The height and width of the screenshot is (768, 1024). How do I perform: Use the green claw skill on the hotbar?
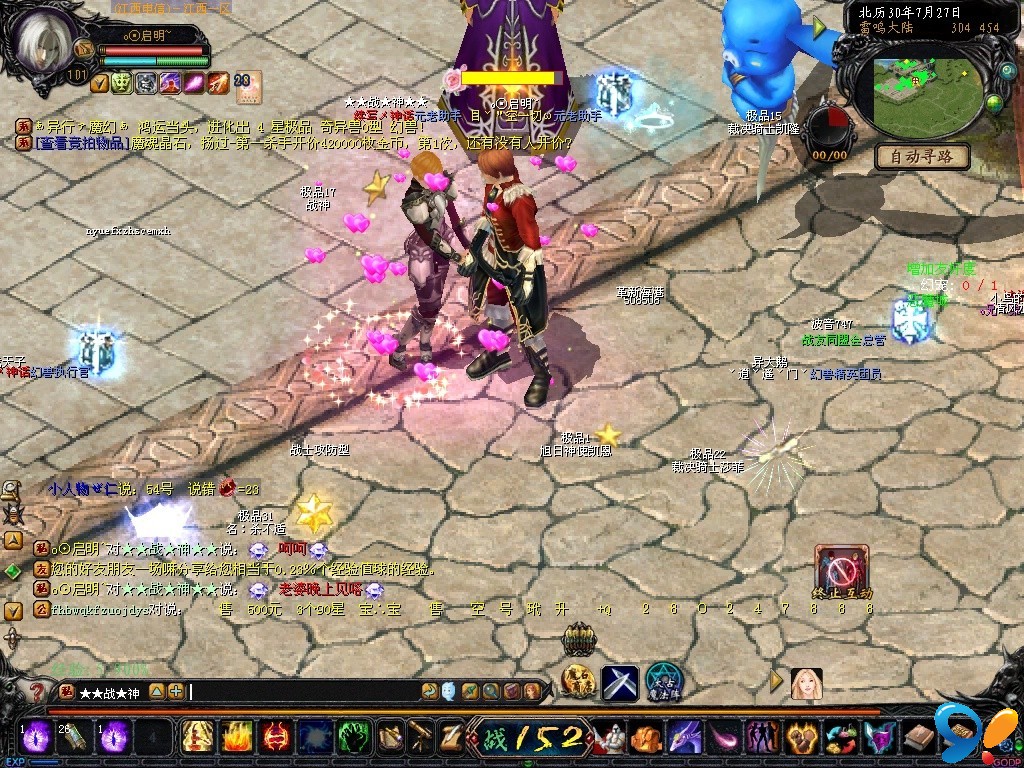click(351, 738)
